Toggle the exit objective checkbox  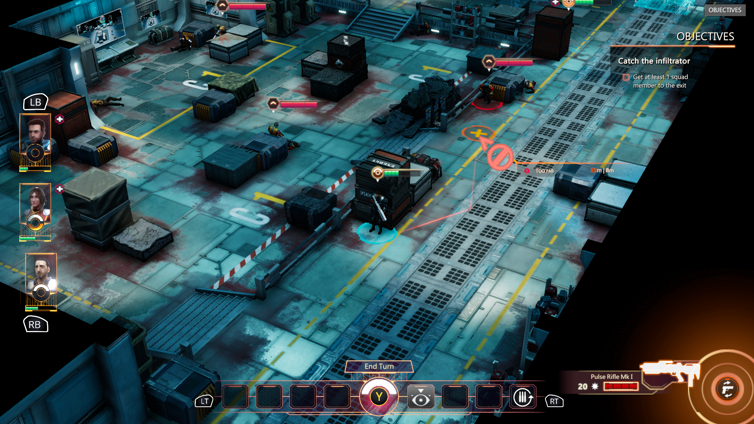pos(626,77)
